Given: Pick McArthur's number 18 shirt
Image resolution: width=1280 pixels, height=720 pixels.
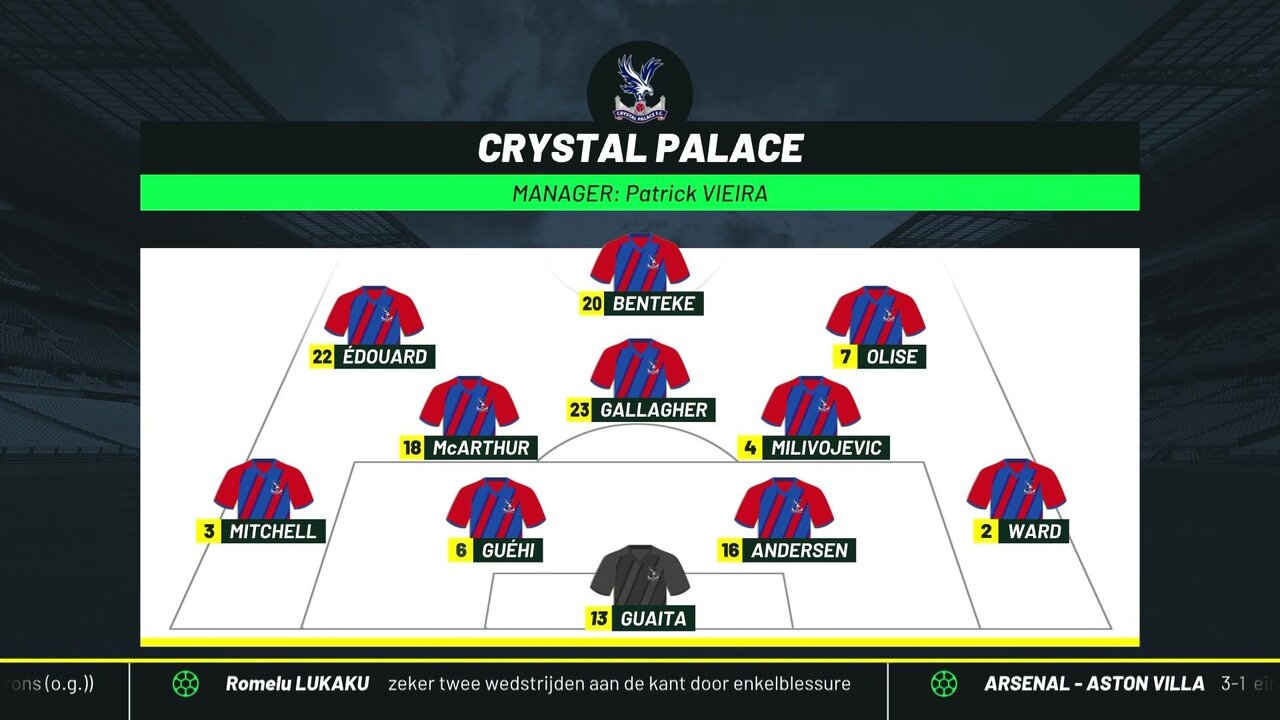Looking at the screenshot, I should (469, 408).
